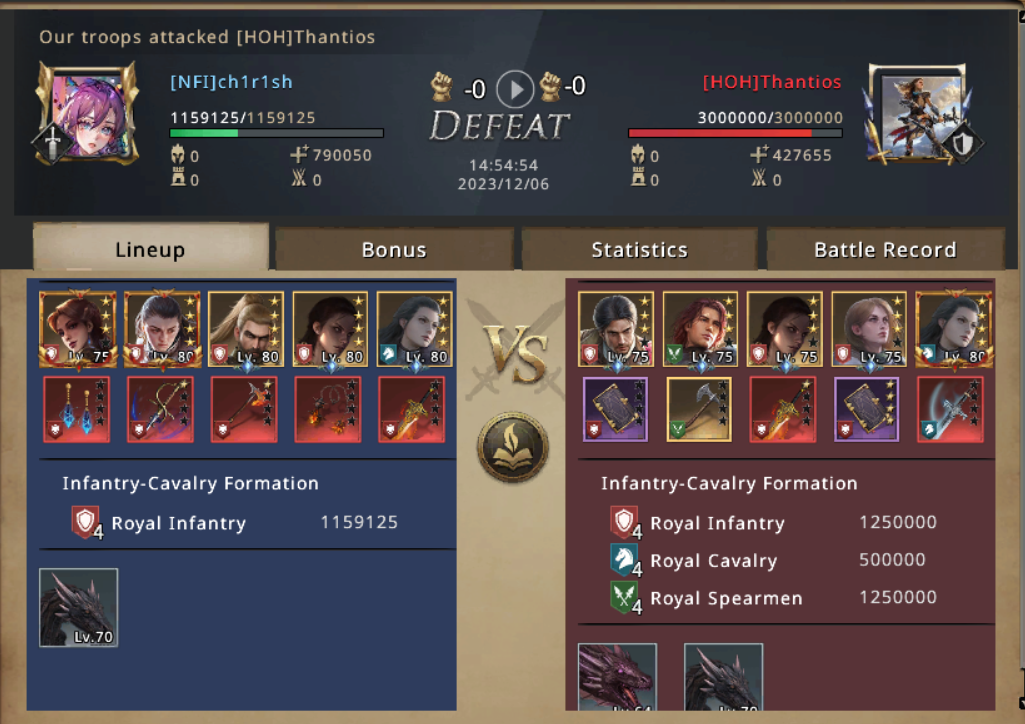The width and height of the screenshot is (1025, 724).
Task: Select the attacker's blue earrings equipment slot
Action: tap(77, 409)
